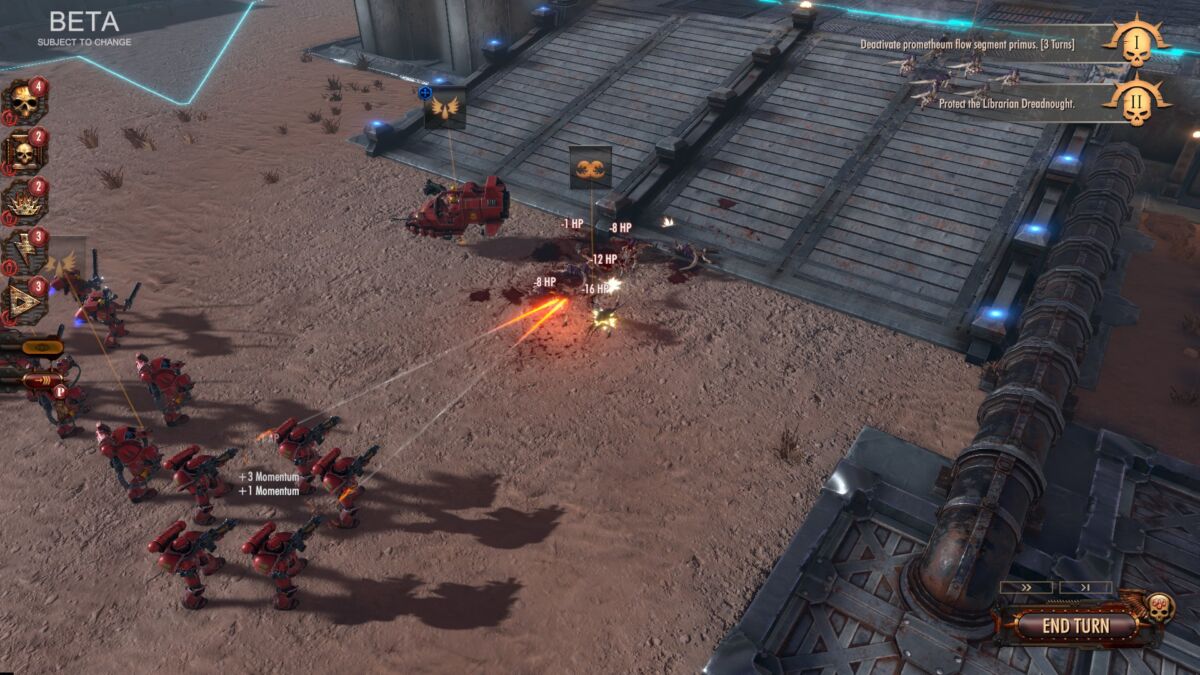This screenshot has width=1200, height=675.
Task: Use the spiked explosion ability
Action: (23, 201)
